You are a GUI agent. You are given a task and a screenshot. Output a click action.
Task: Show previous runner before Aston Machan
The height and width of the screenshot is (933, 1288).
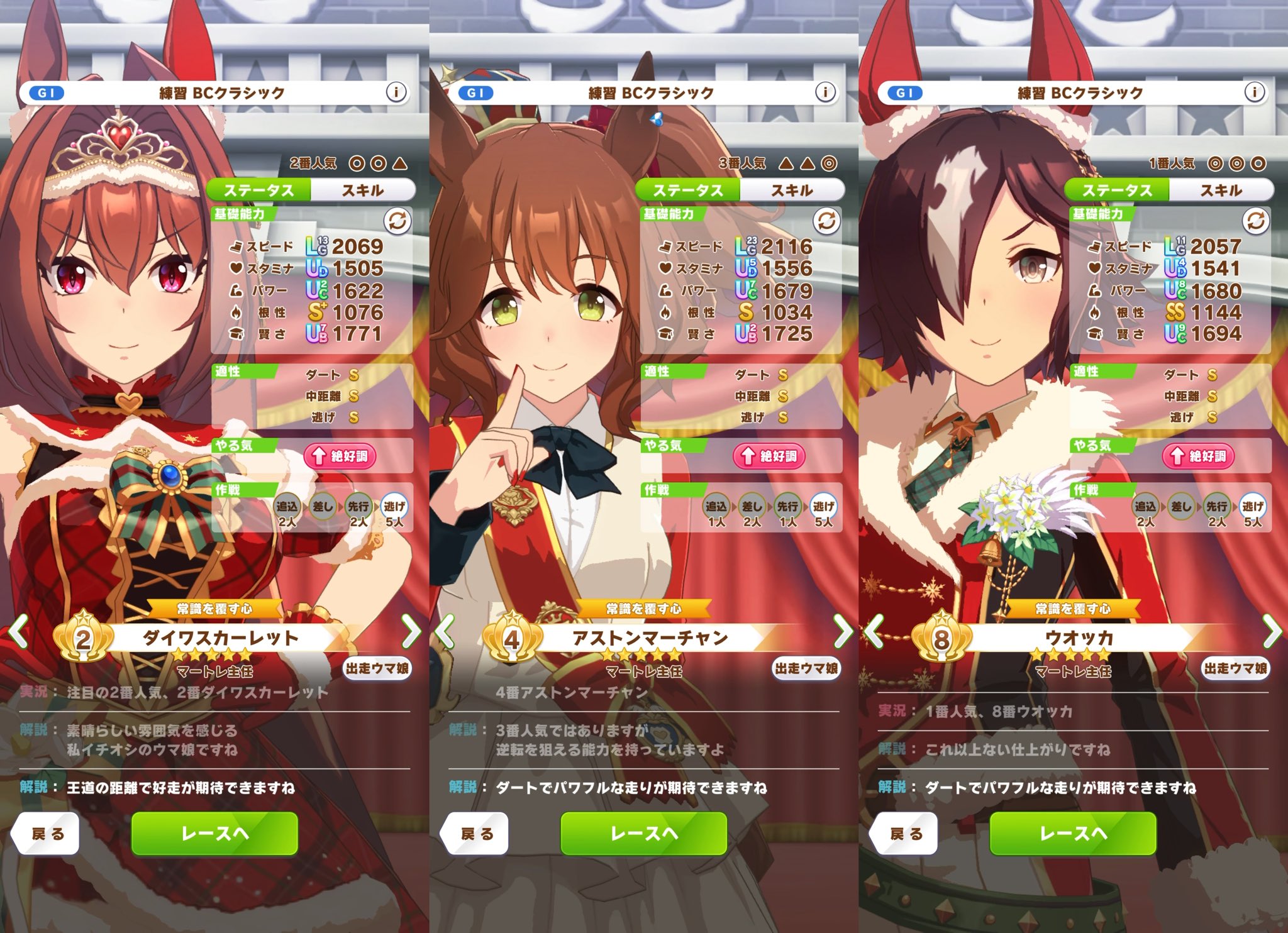click(445, 631)
